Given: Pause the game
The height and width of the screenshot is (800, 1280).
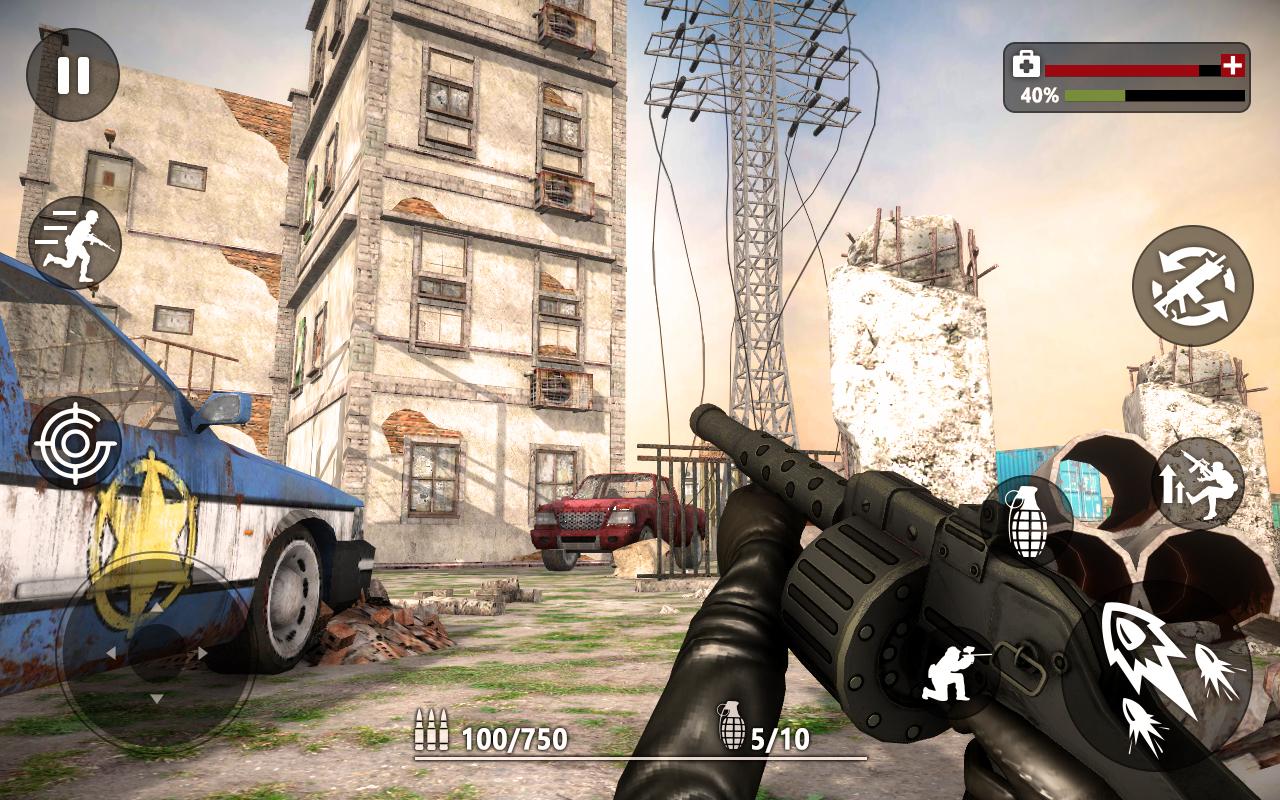Looking at the screenshot, I should coord(73,75).
